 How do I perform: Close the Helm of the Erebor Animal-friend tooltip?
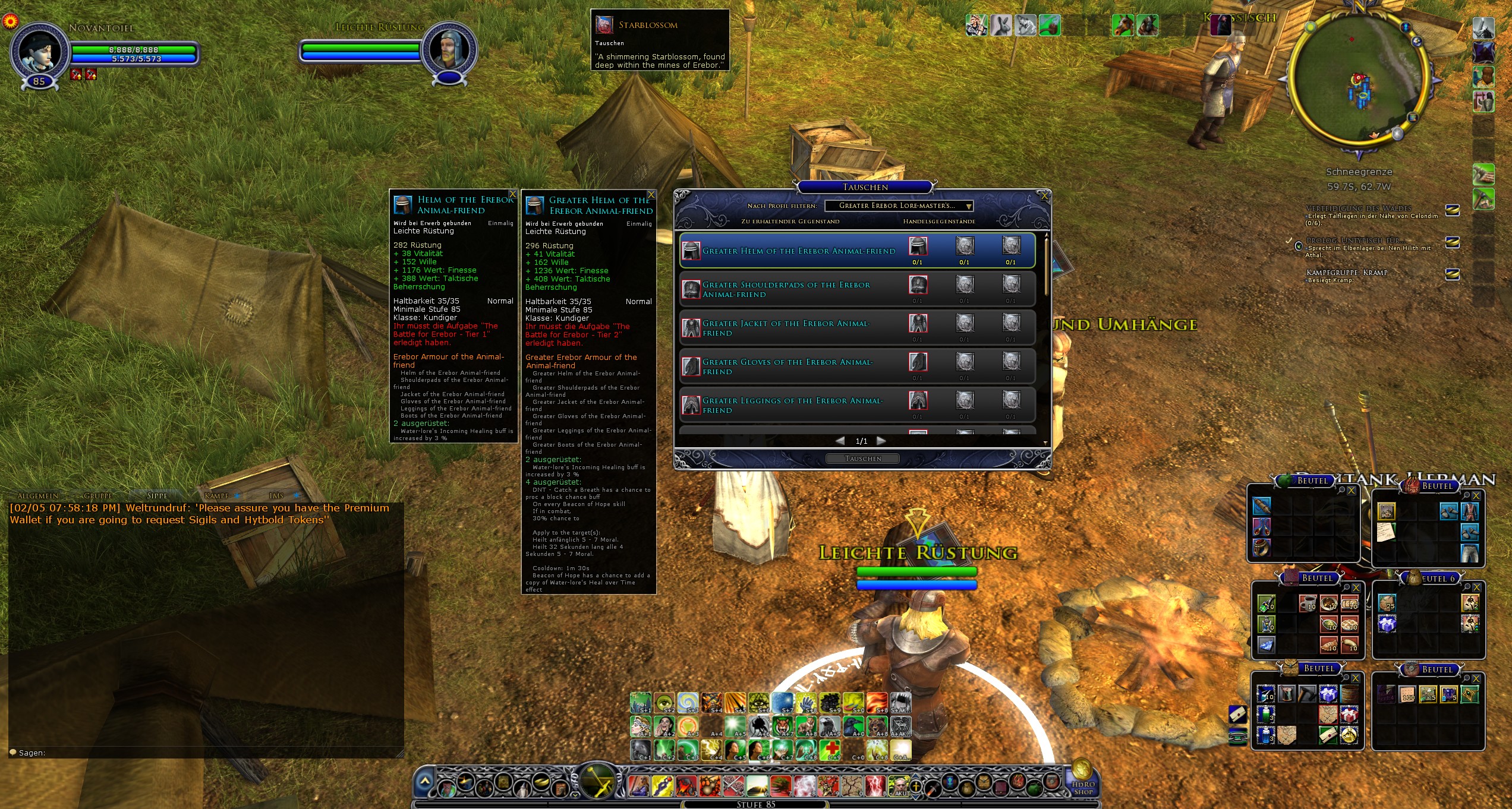[512, 194]
